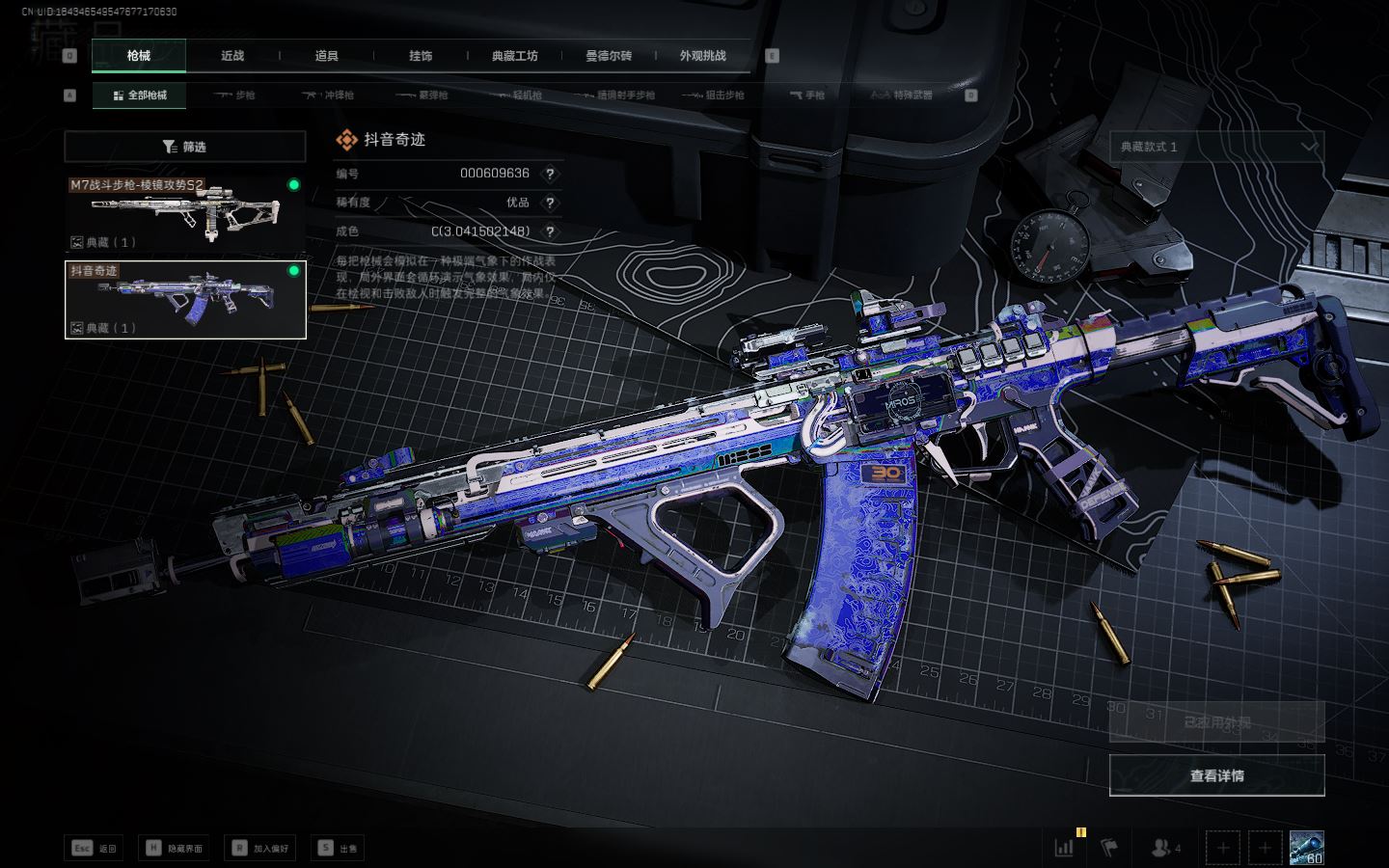The height and width of the screenshot is (868, 1389).
Task: Show the 全部枪械 all weapons category
Action: (x=140, y=95)
